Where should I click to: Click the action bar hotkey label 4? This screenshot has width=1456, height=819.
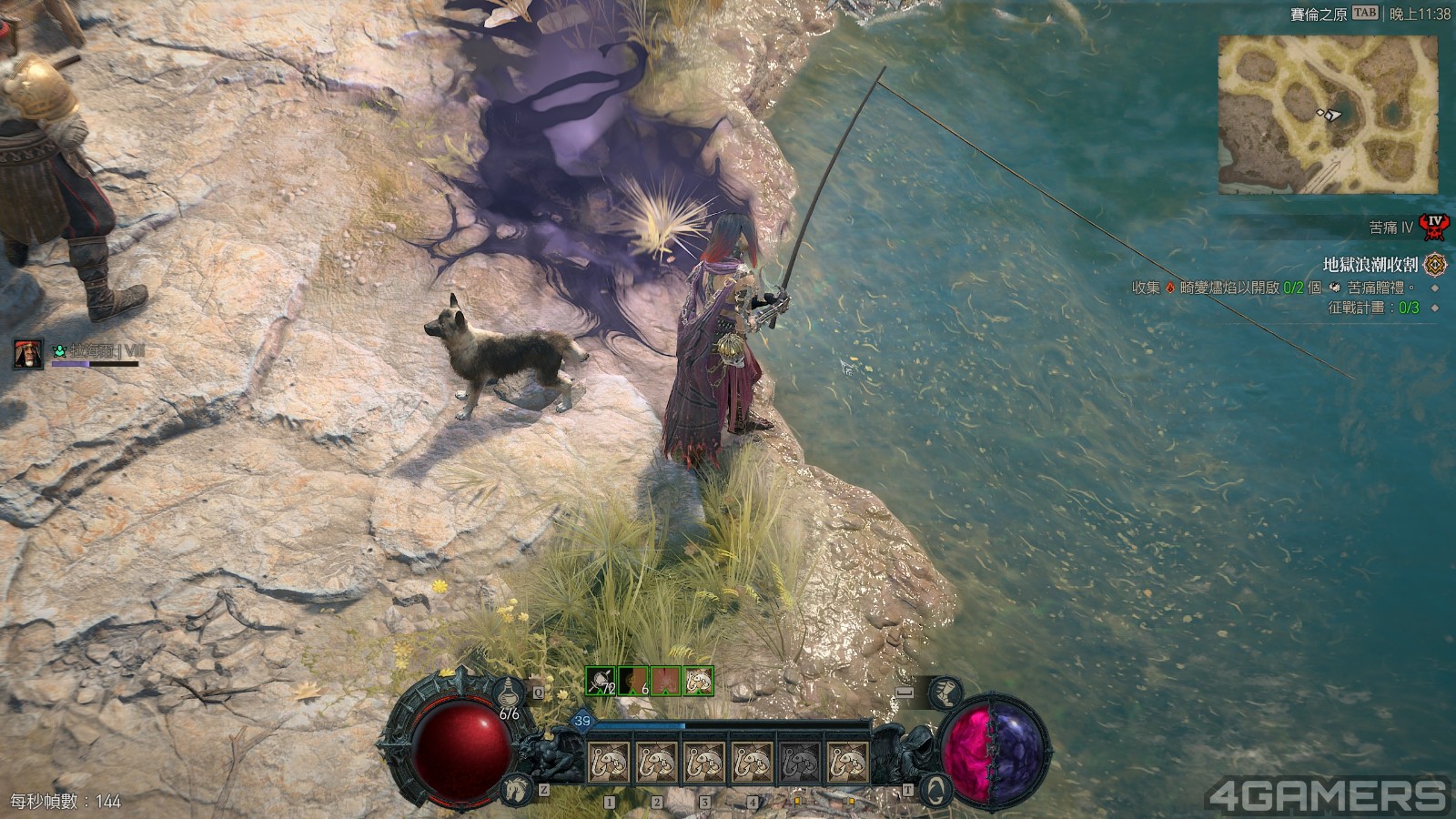tap(752, 802)
